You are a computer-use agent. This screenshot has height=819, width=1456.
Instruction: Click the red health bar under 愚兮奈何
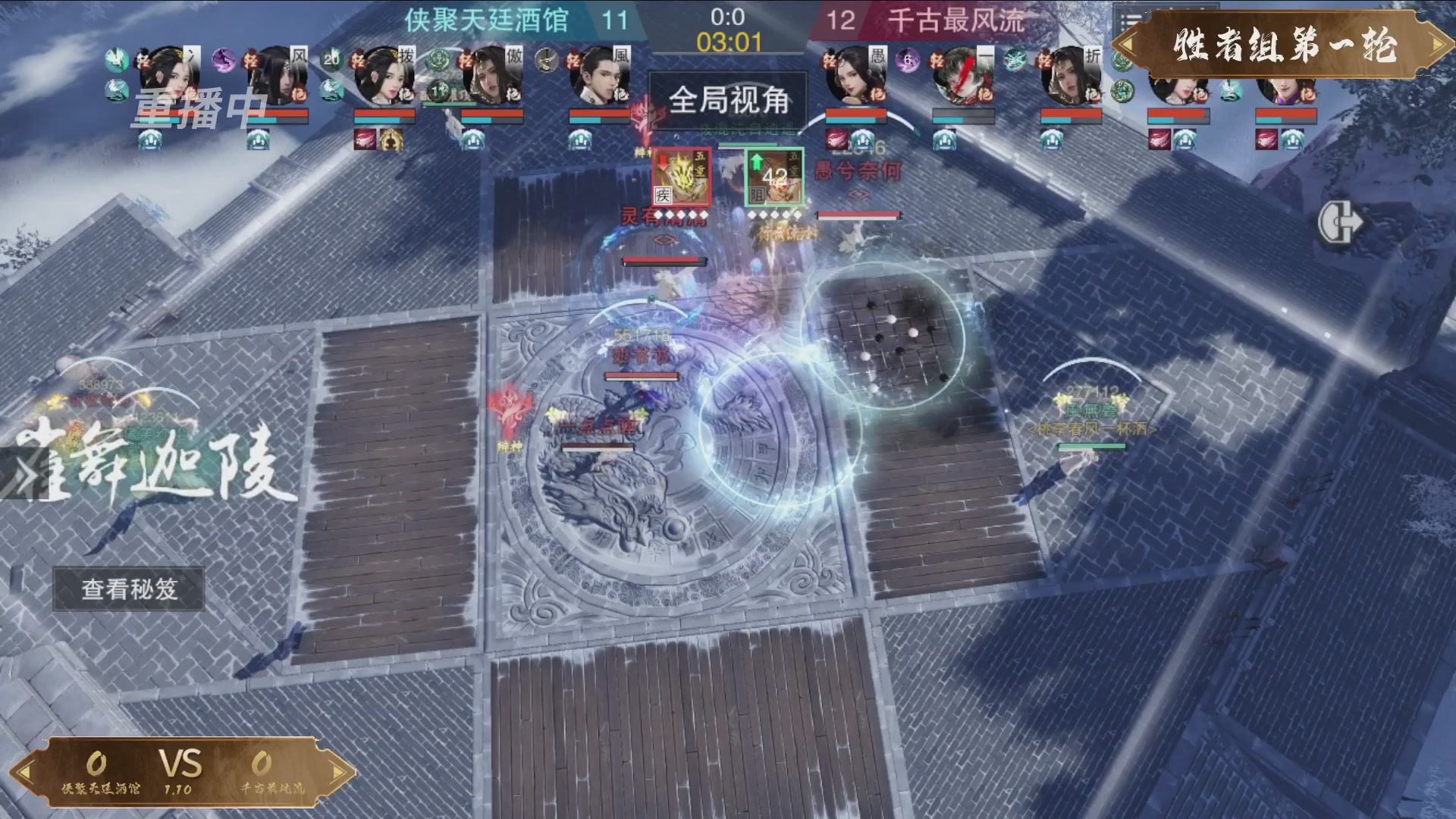[x=858, y=216]
